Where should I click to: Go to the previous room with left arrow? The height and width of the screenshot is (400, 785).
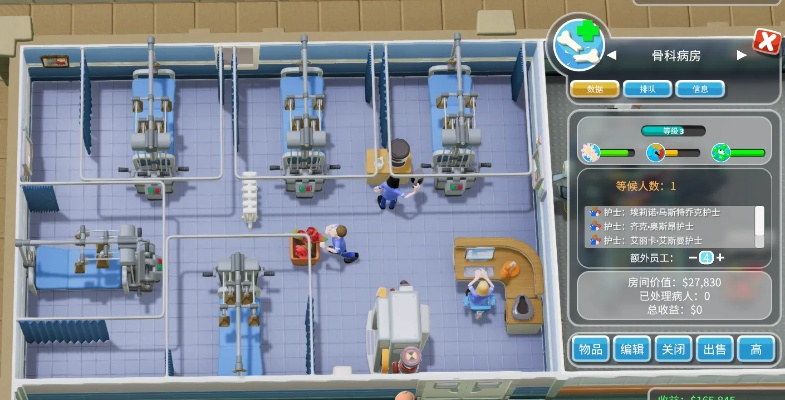(x=611, y=56)
